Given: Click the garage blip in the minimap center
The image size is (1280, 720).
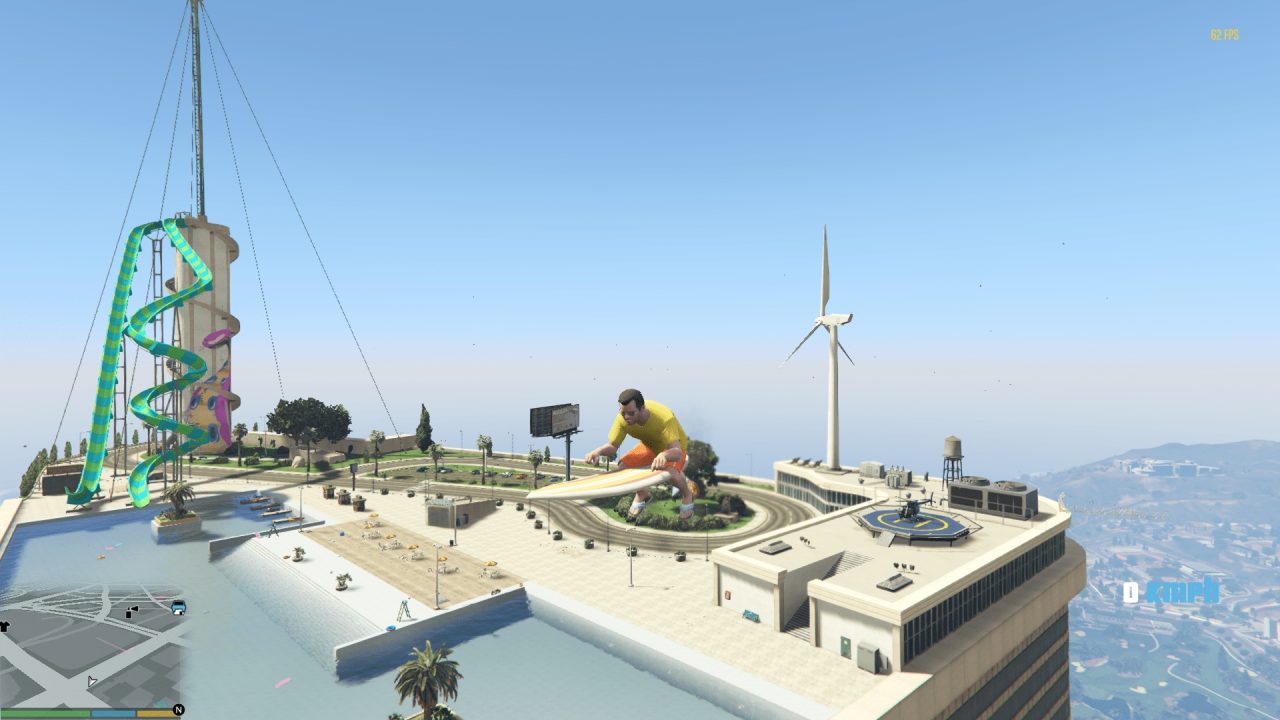Looking at the screenshot, I should [x=128, y=612].
